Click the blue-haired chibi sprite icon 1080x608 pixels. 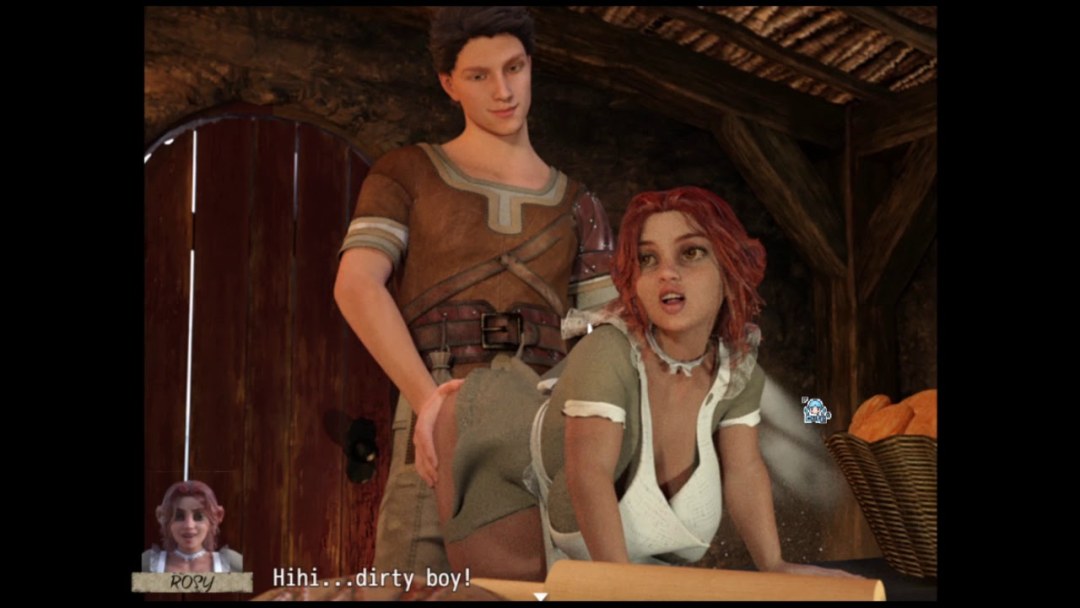[816, 410]
